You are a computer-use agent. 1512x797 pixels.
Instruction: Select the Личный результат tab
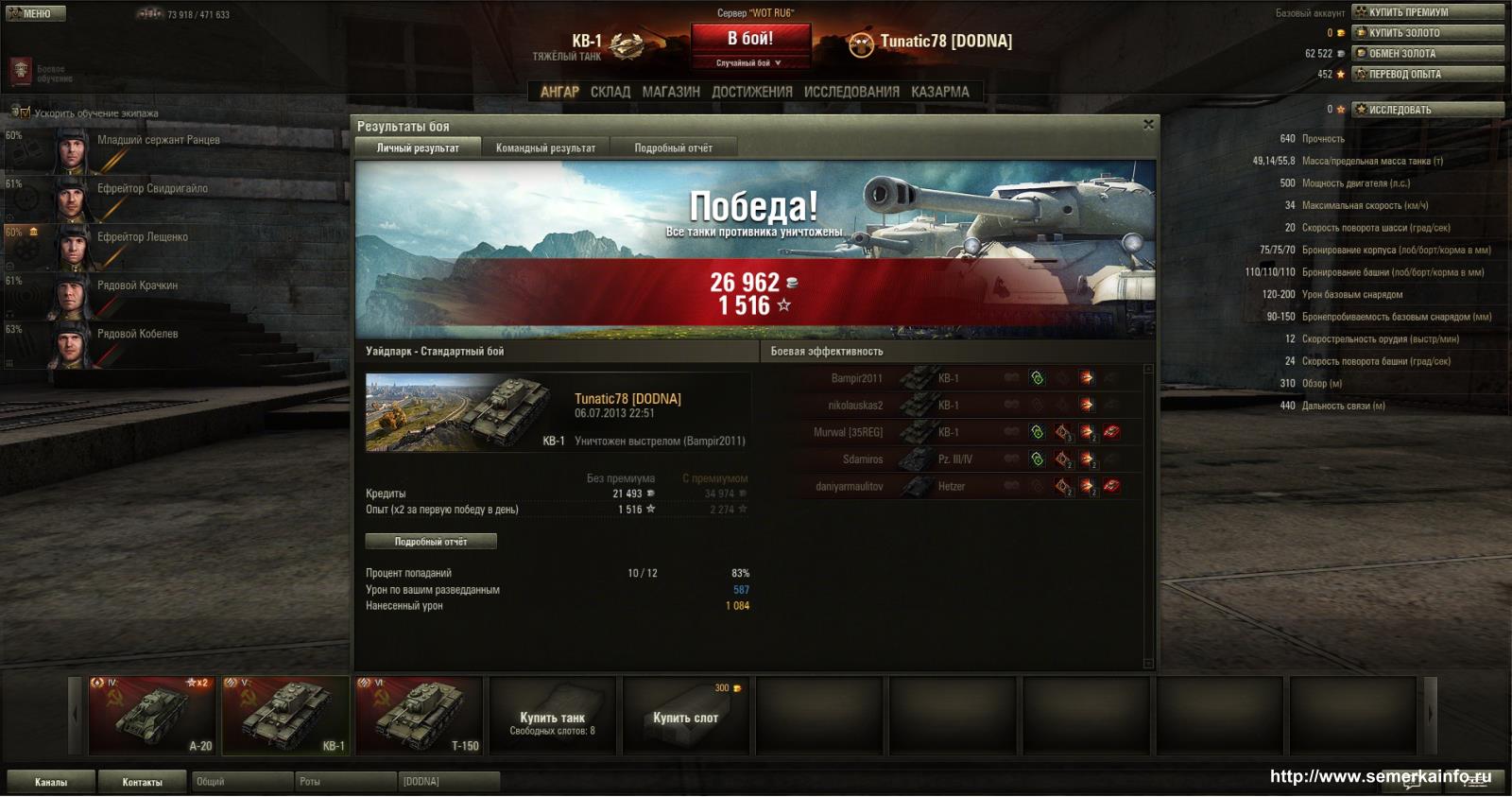(418, 148)
